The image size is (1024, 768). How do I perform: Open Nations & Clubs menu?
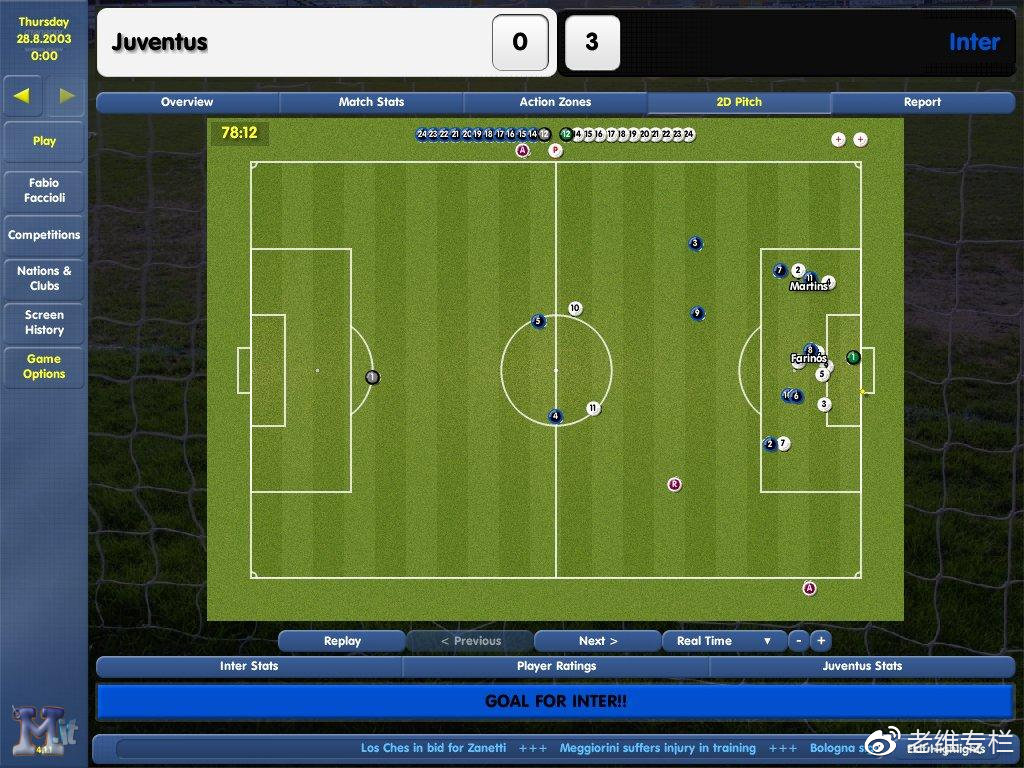44,278
